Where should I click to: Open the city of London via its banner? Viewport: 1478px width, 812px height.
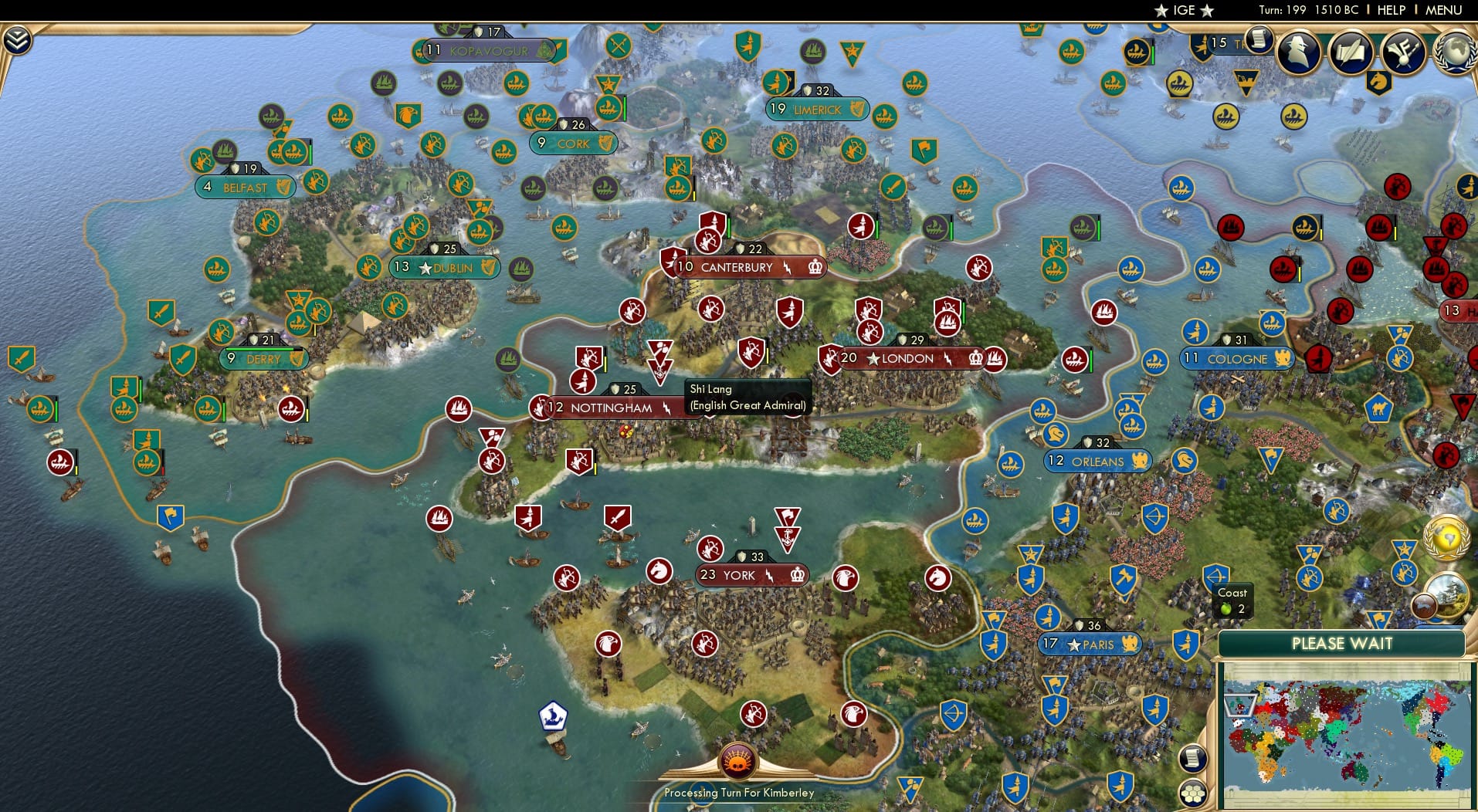click(x=908, y=358)
